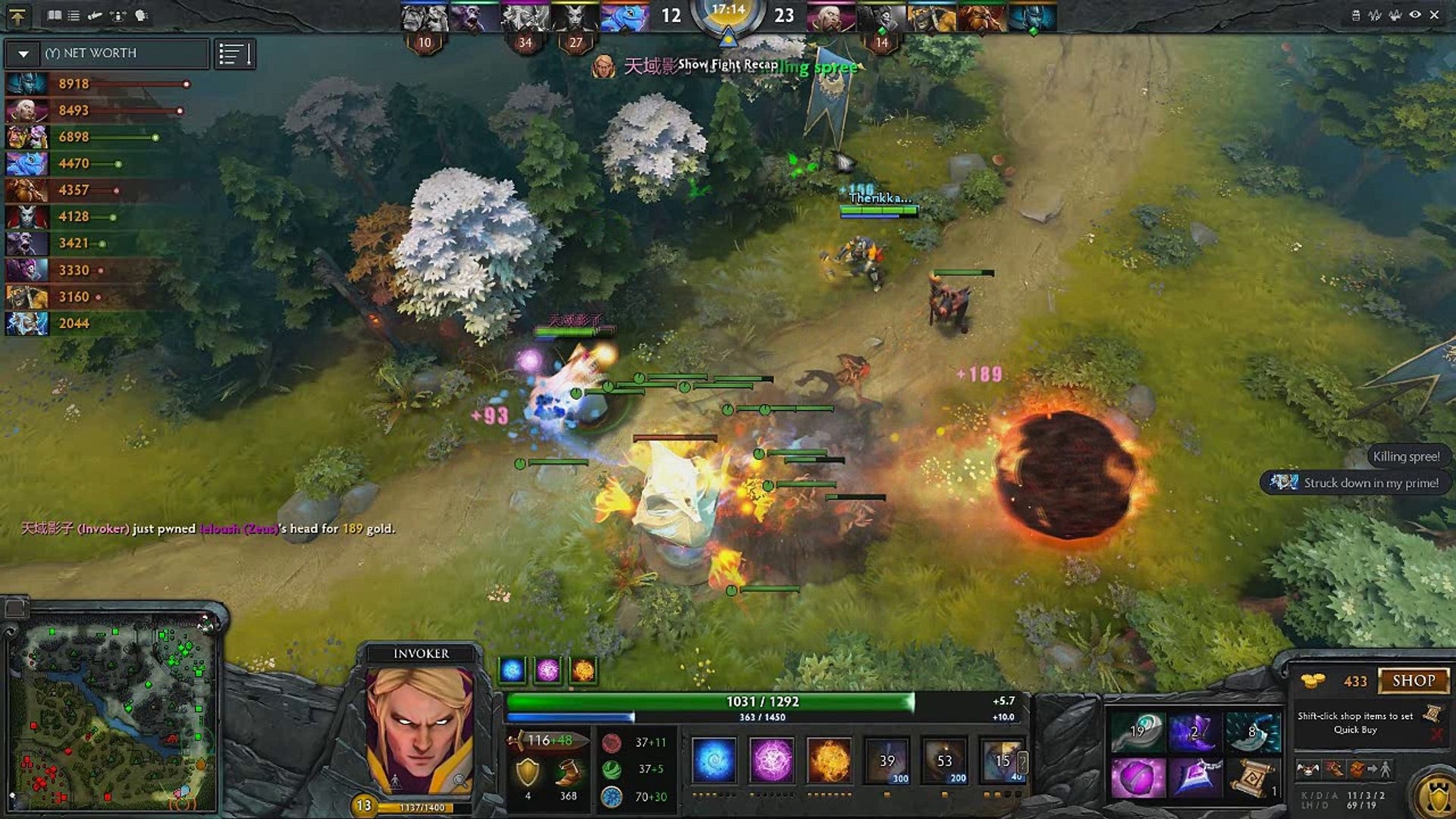Open the NET WORTH stat dropdown

[24, 54]
